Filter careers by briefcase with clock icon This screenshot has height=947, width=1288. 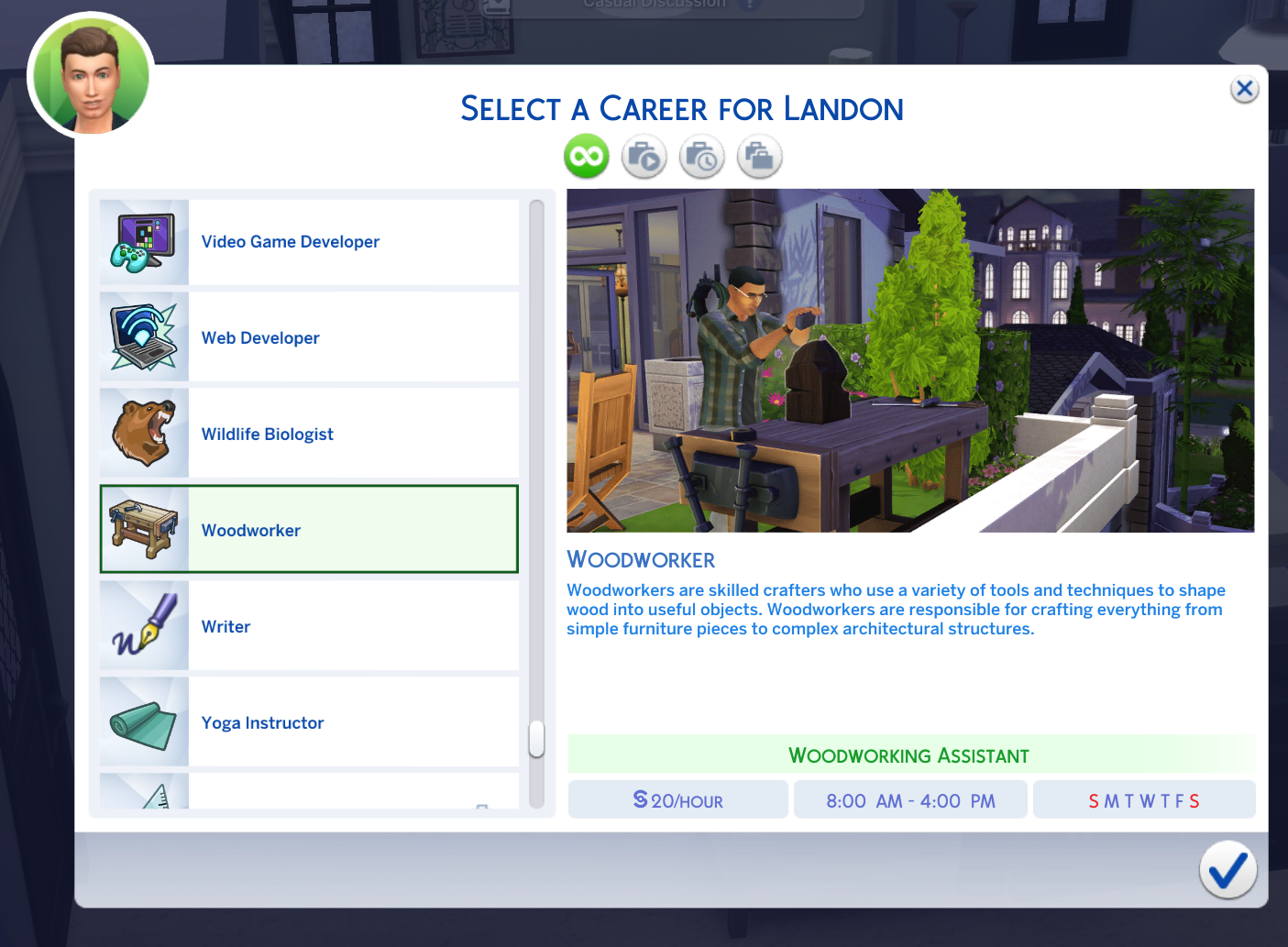[x=702, y=157]
